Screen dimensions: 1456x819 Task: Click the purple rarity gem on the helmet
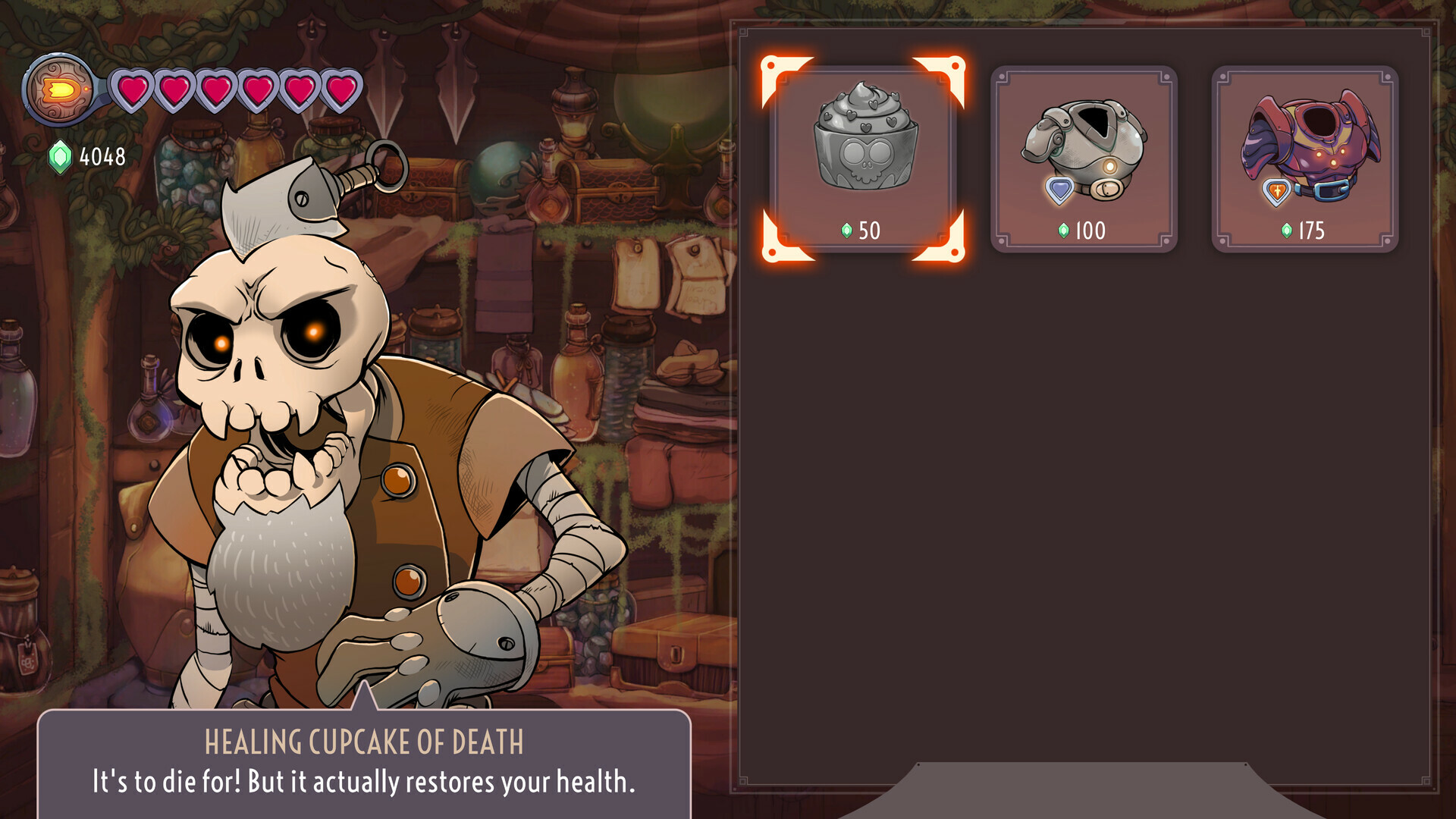[x=1059, y=188]
